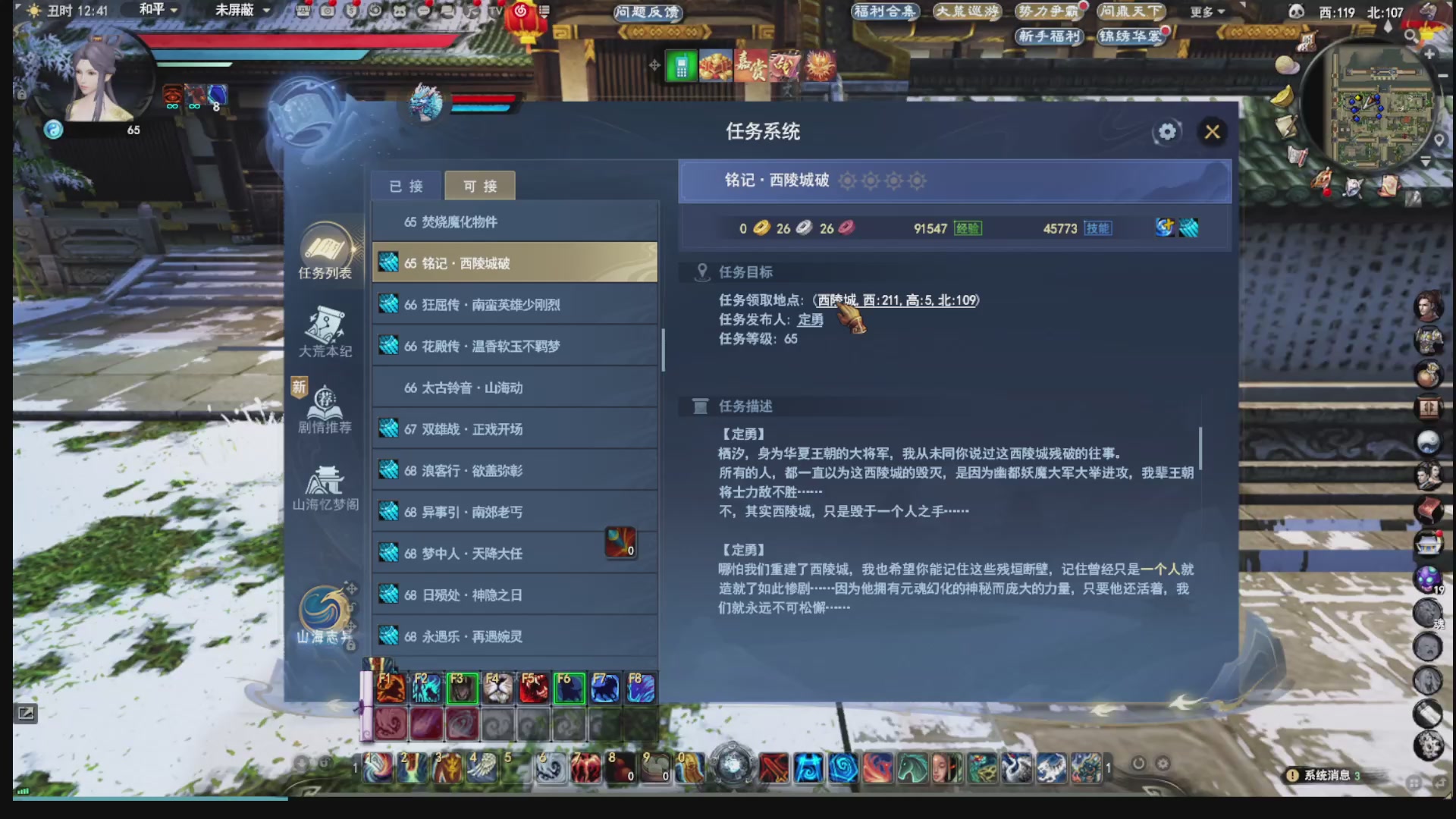
Task: Toggle the highlighted F3 skill slot
Action: click(463, 687)
